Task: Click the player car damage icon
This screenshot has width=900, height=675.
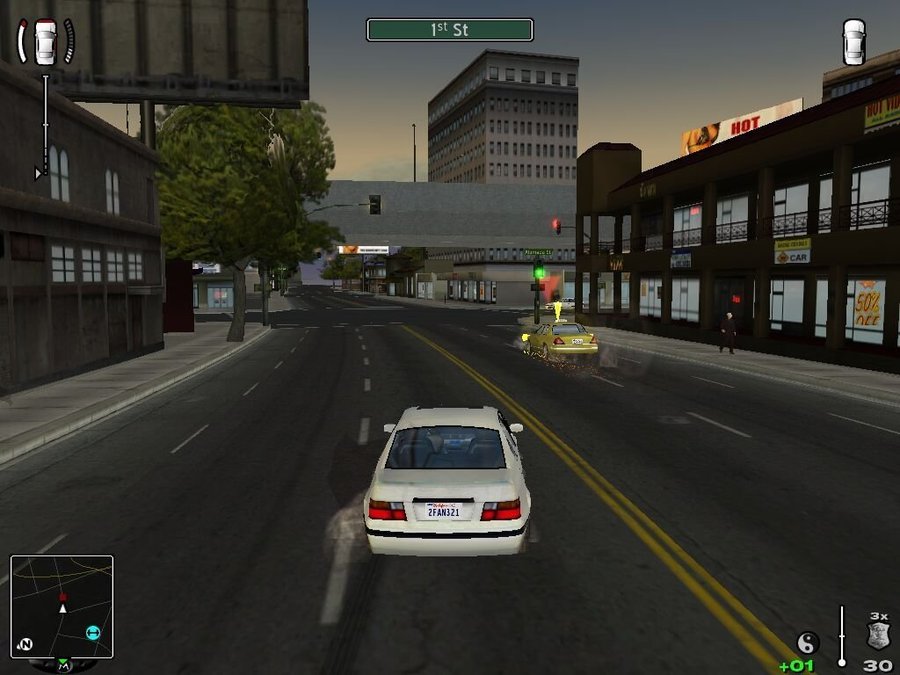Action: 46,42
